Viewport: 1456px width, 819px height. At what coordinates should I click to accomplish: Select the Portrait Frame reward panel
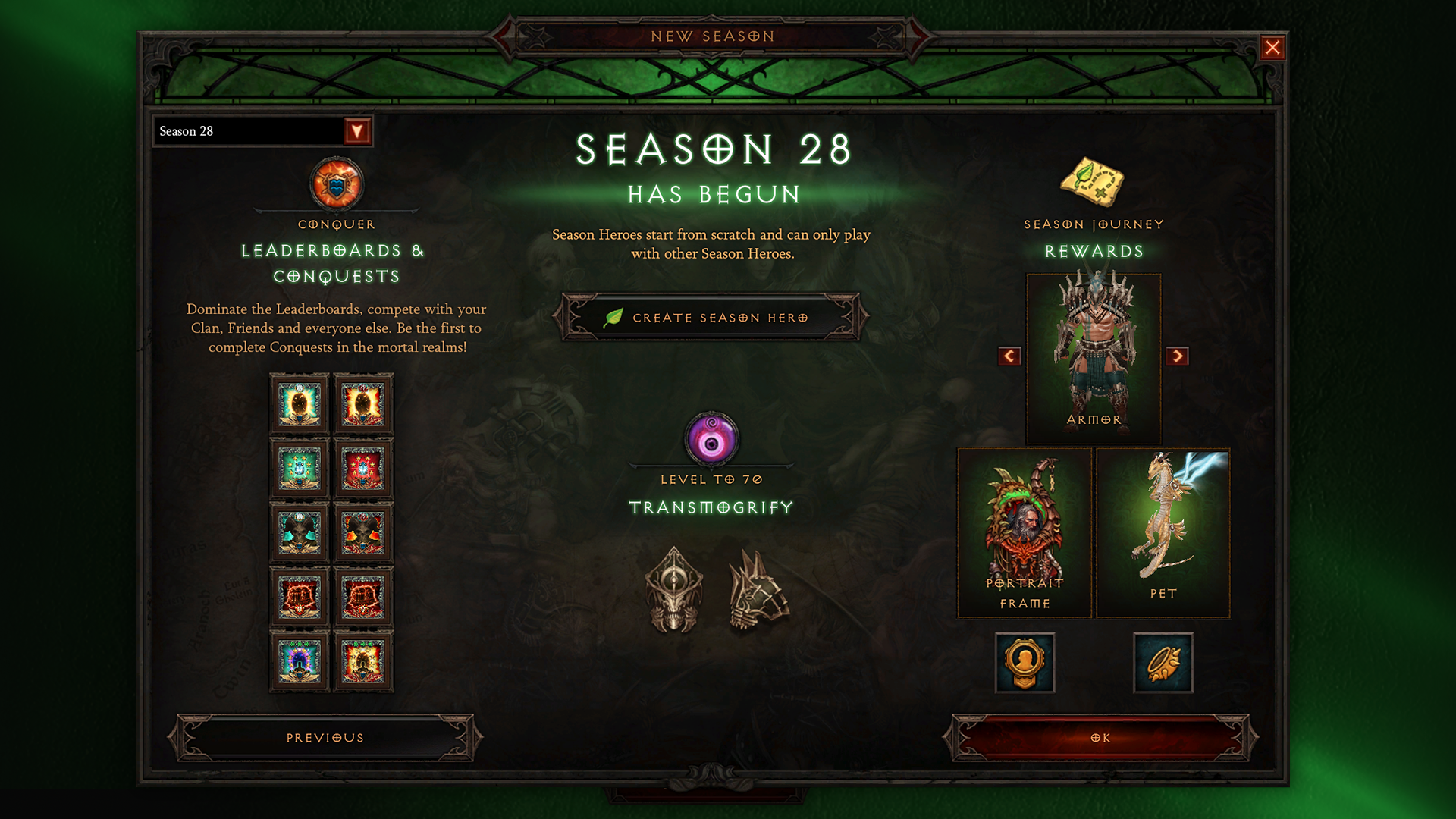(x=1024, y=531)
